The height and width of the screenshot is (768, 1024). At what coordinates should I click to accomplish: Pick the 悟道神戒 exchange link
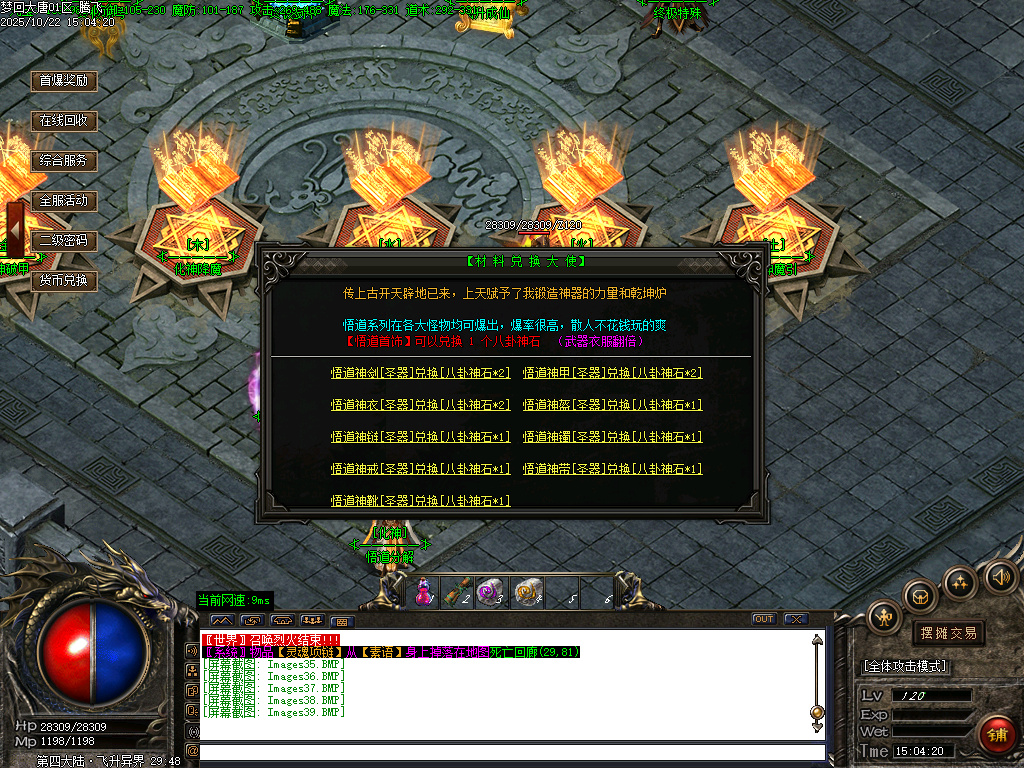pyautogui.click(x=420, y=469)
